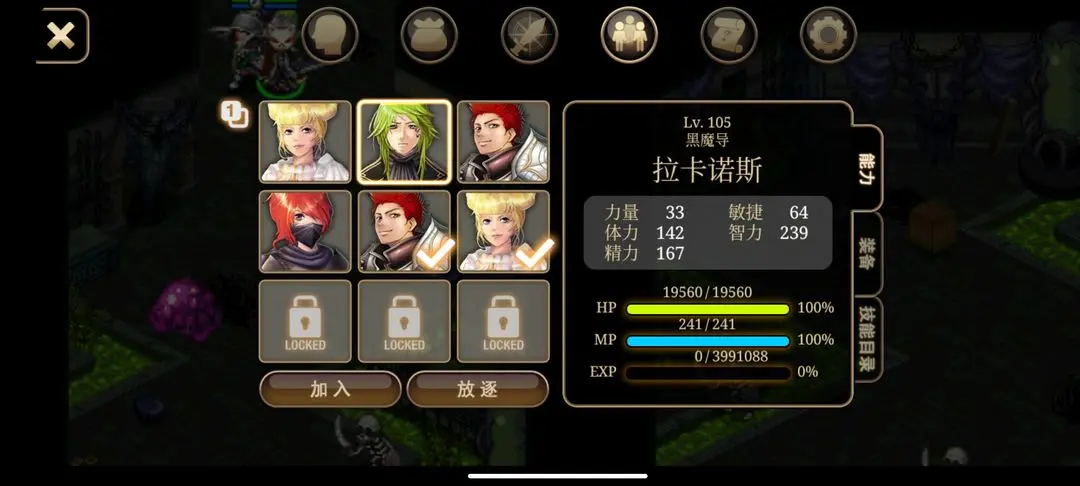
Task: Open the sword skill menu icon
Action: (x=529, y=36)
